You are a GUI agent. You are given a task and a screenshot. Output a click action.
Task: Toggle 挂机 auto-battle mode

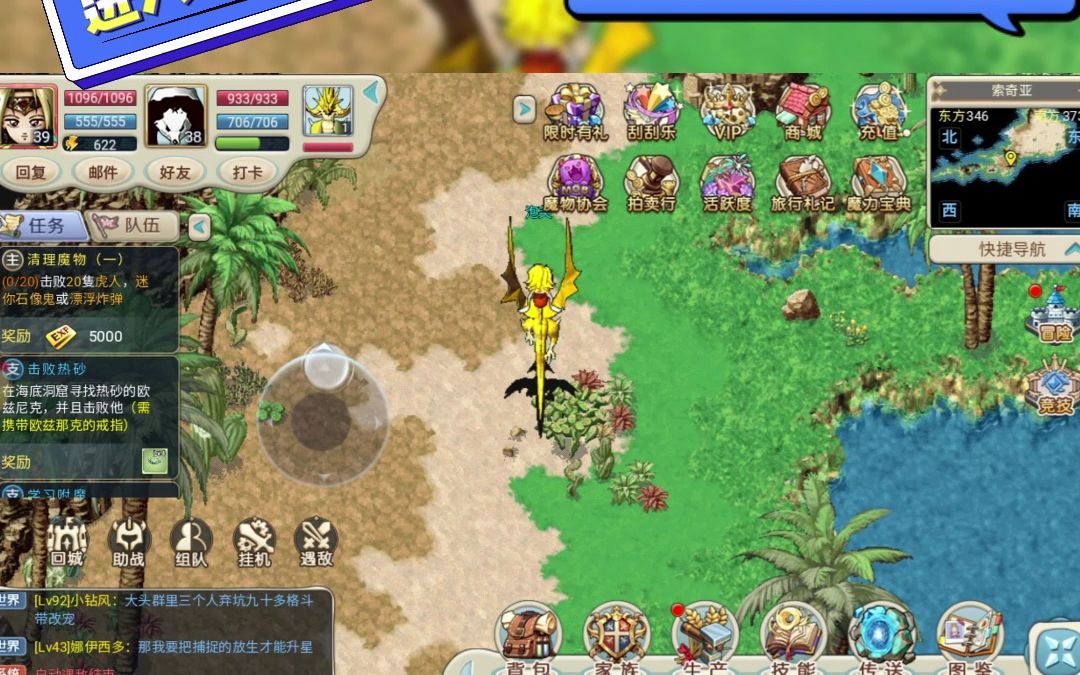pyautogui.click(x=254, y=544)
